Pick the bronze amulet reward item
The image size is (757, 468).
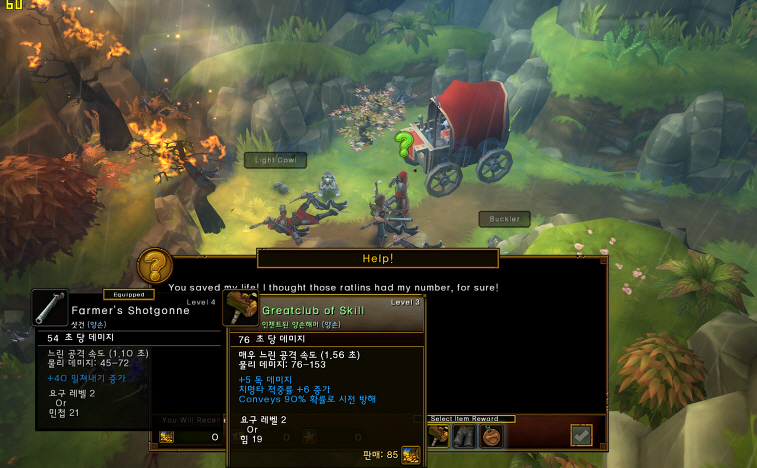click(489, 435)
